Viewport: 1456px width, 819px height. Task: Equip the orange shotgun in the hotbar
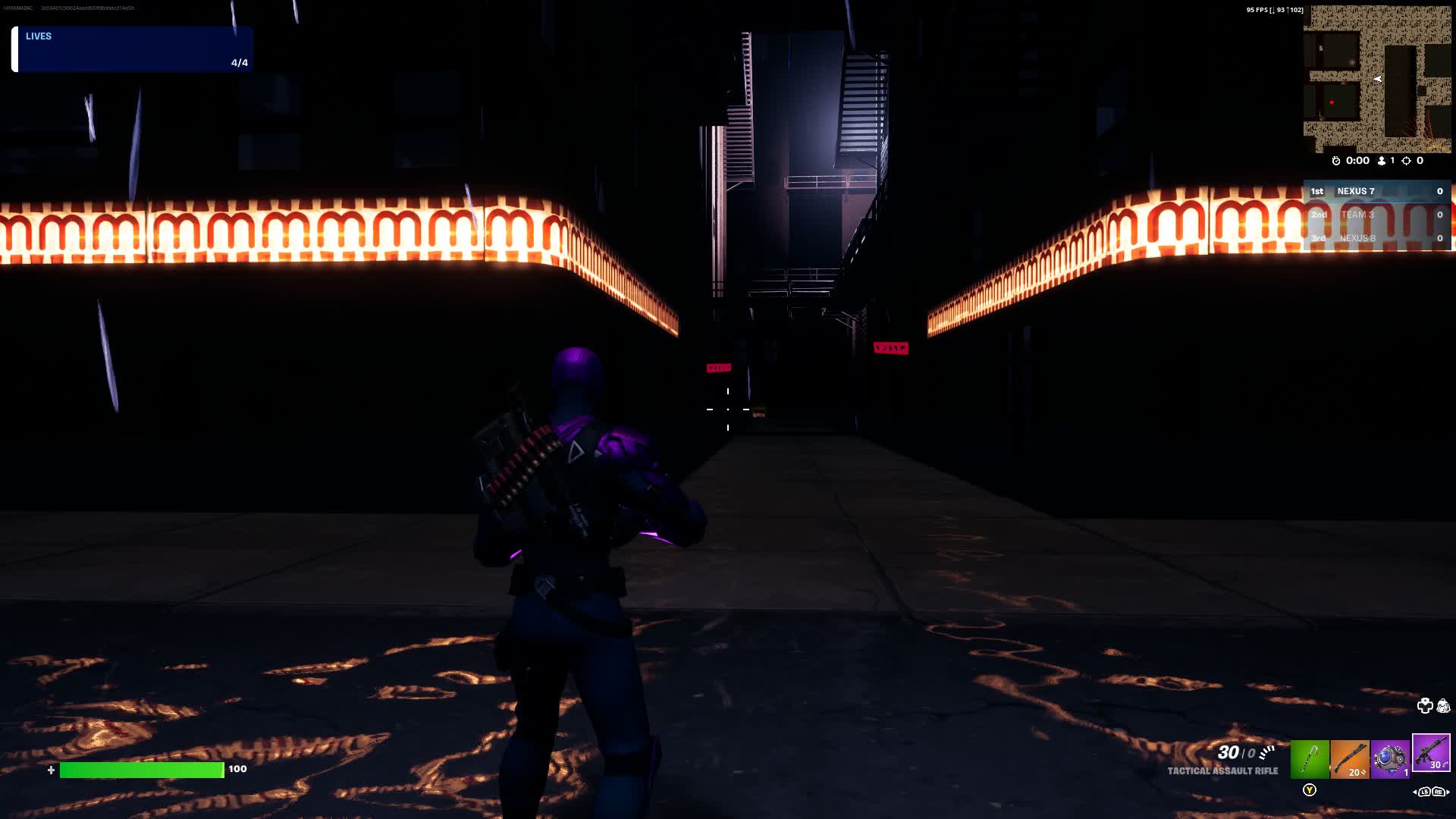[x=1350, y=759]
